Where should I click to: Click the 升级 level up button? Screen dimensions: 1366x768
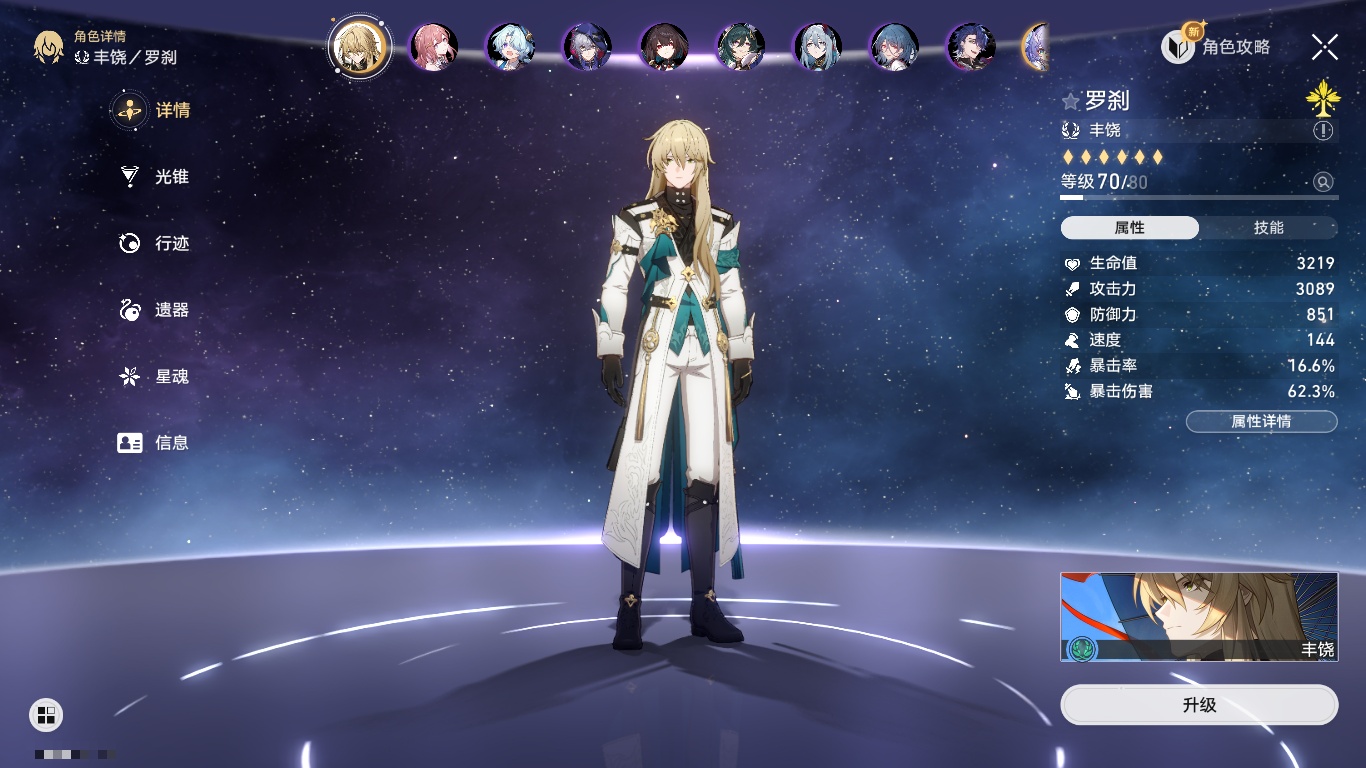coord(1199,705)
